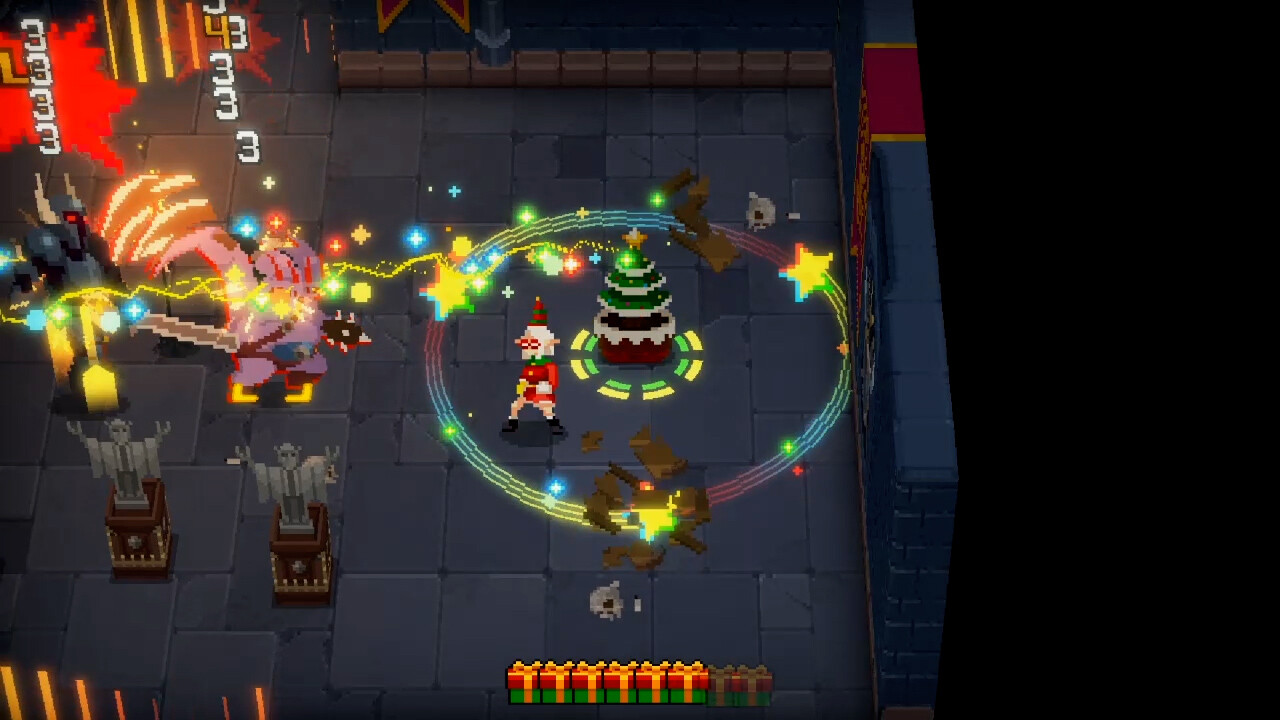Select the large yellow star projectile

[806, 271]
